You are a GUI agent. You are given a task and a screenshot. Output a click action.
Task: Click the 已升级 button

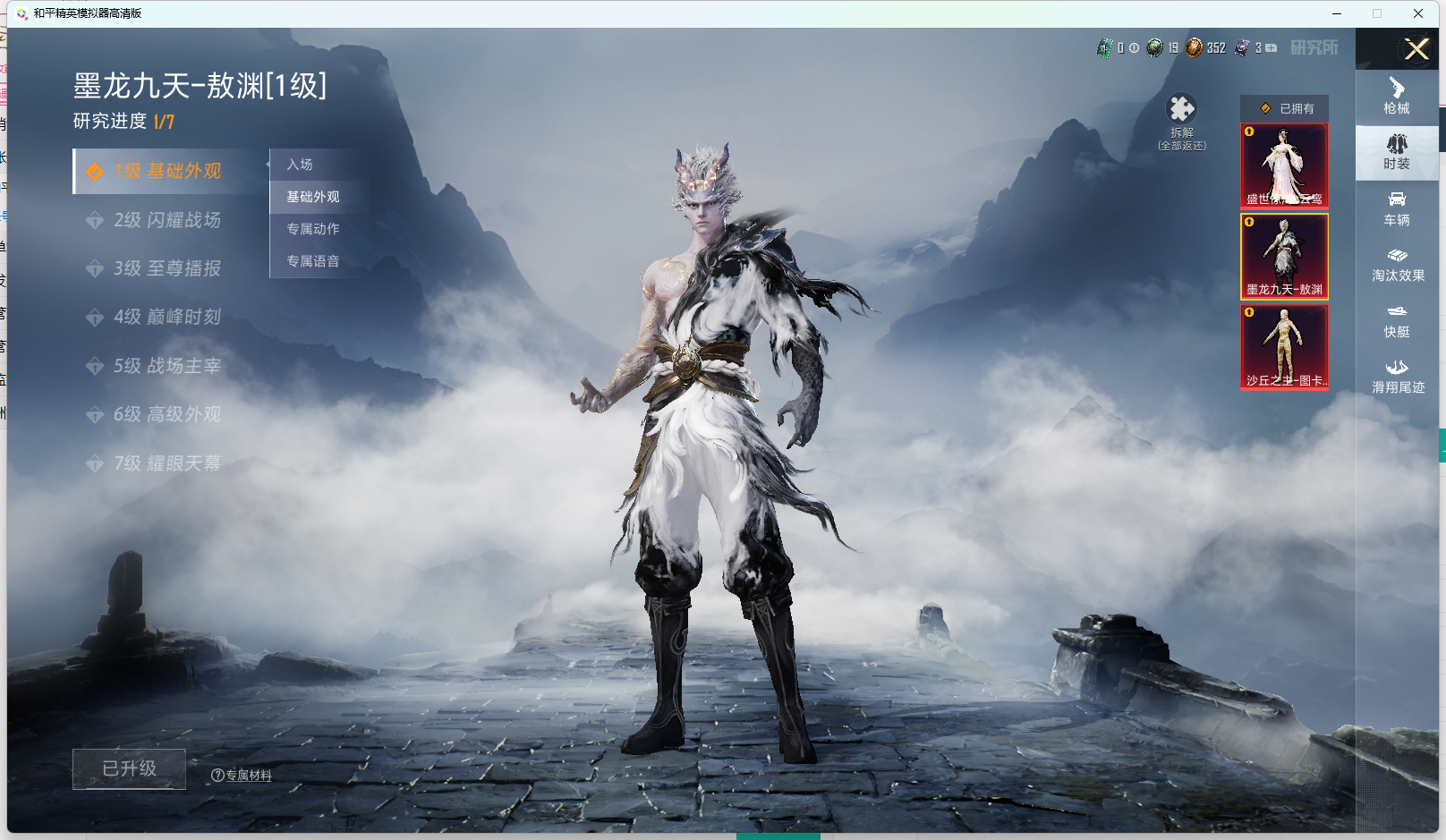129,768
